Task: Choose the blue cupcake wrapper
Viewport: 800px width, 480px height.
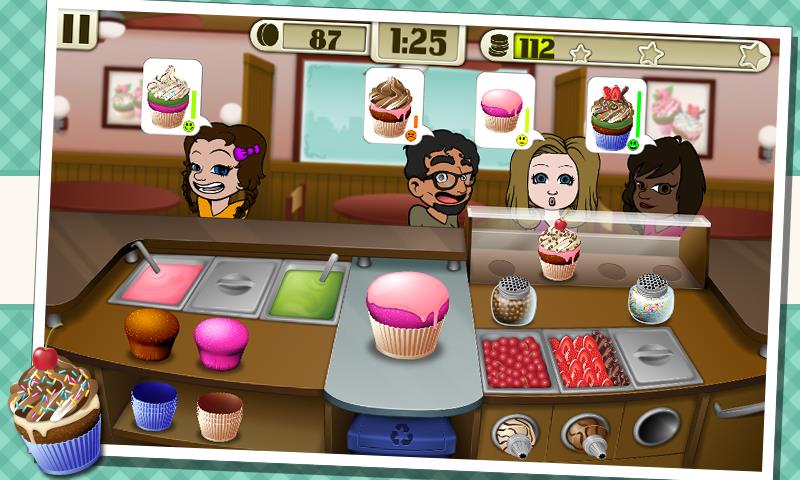Action: [x=153, y=407]
